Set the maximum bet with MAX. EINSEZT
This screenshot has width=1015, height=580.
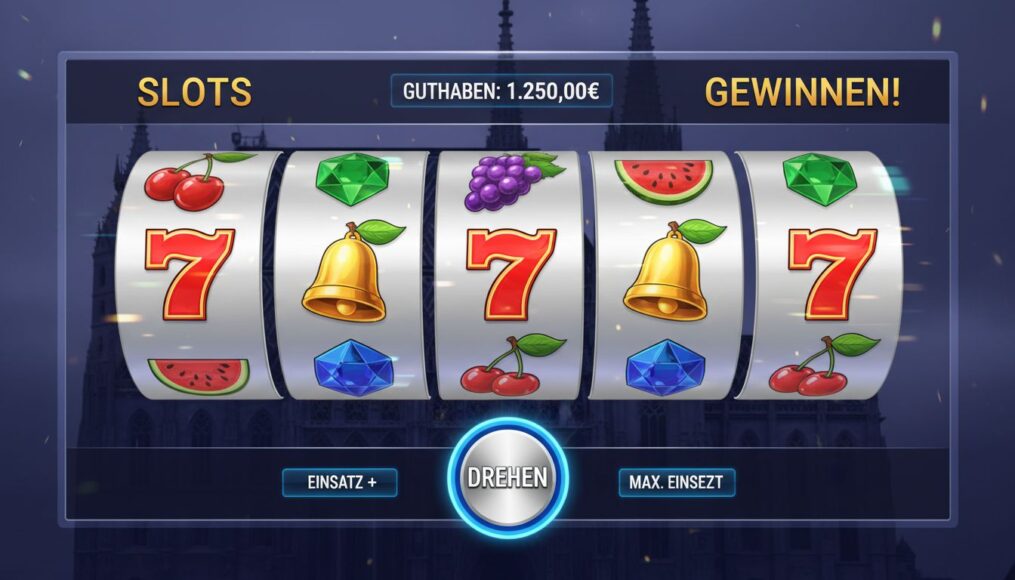(x=676, y=483)
